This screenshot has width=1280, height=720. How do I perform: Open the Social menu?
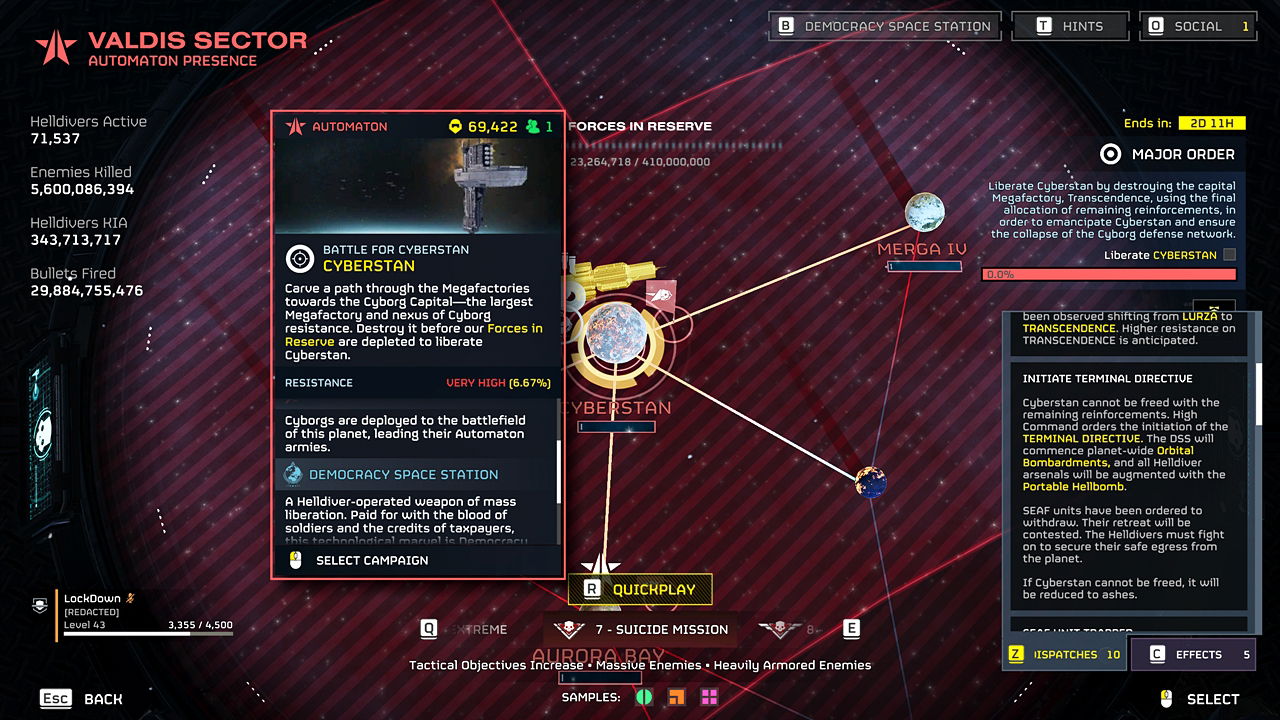coord(1197,26)
